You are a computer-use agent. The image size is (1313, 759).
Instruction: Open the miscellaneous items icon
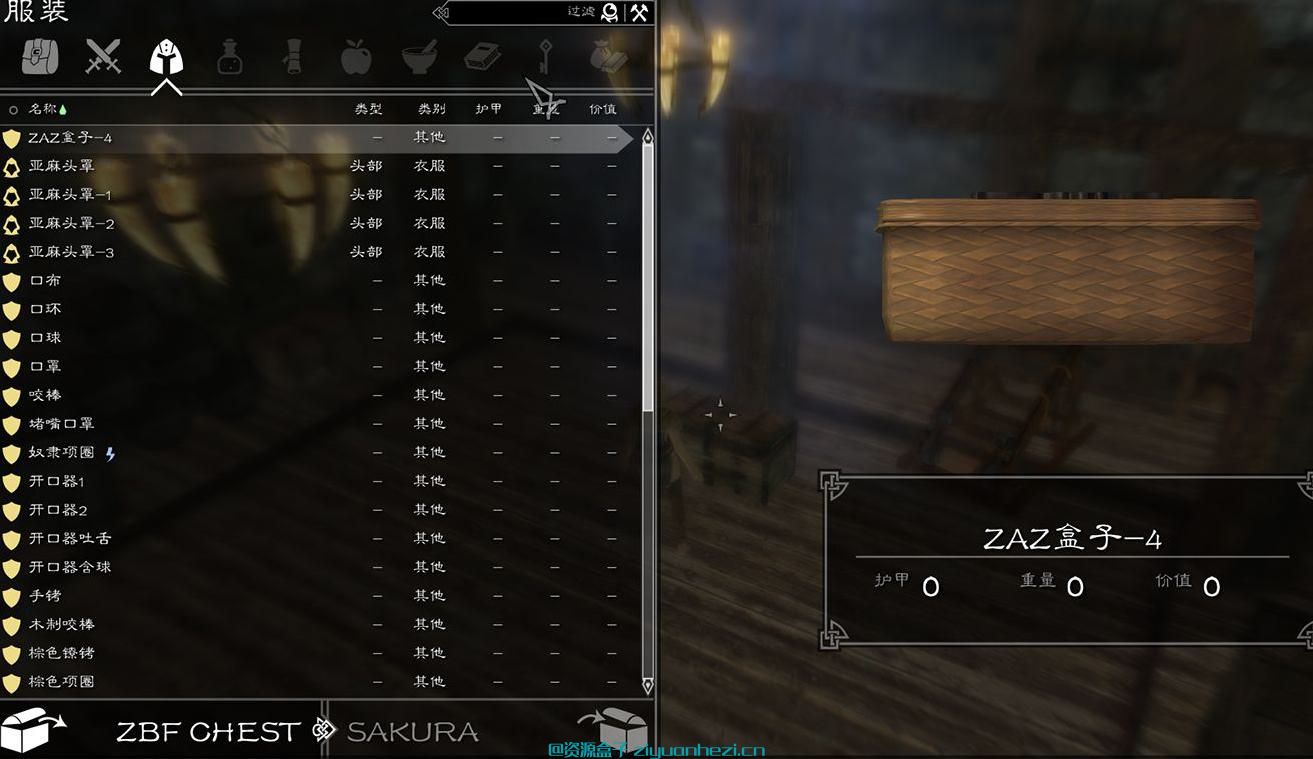click(x=610, y=57)
